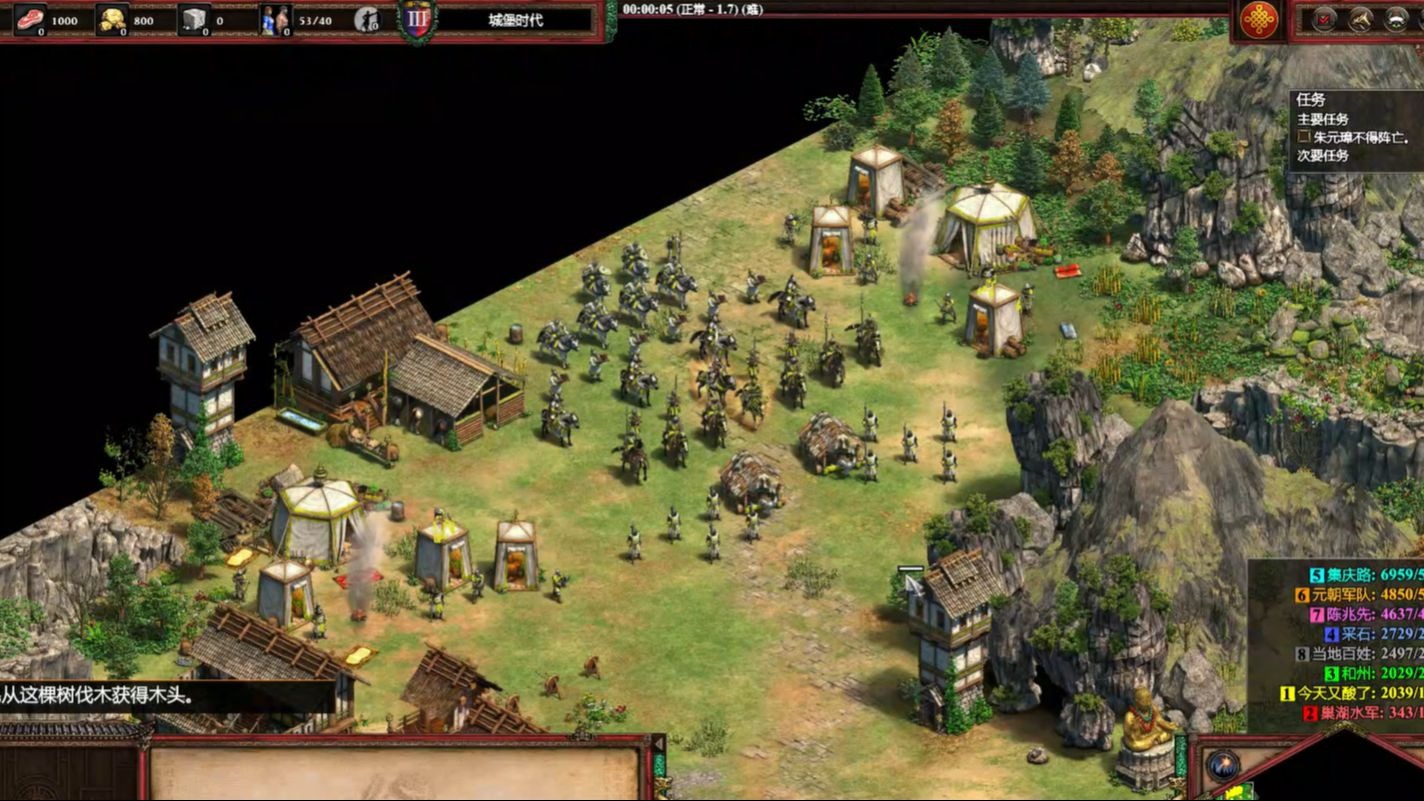This screenshot has width=1424, height=801.
Task: Open the red knot civilization emblem
Action: [x=1258, y=19]
